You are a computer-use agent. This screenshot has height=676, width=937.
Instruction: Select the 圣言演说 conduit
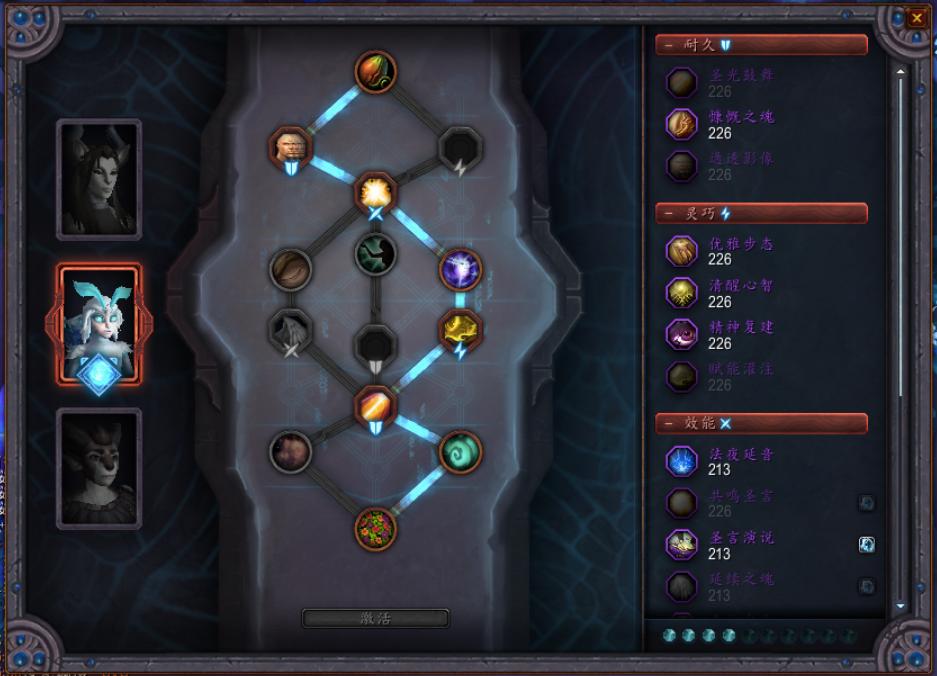pyautogui.click(x=683, y=545)
